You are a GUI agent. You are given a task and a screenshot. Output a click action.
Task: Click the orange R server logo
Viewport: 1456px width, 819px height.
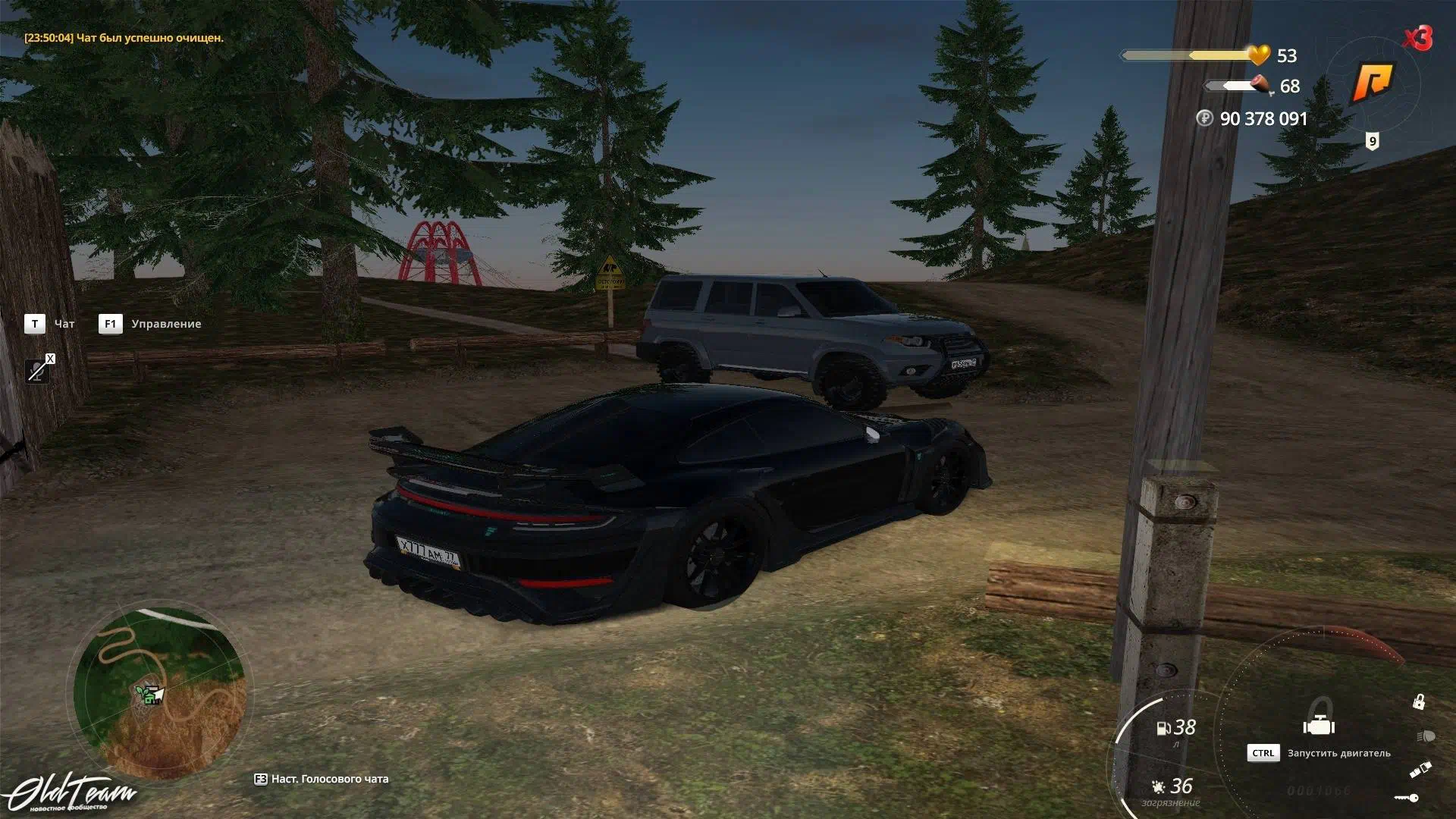(1373, 83)
